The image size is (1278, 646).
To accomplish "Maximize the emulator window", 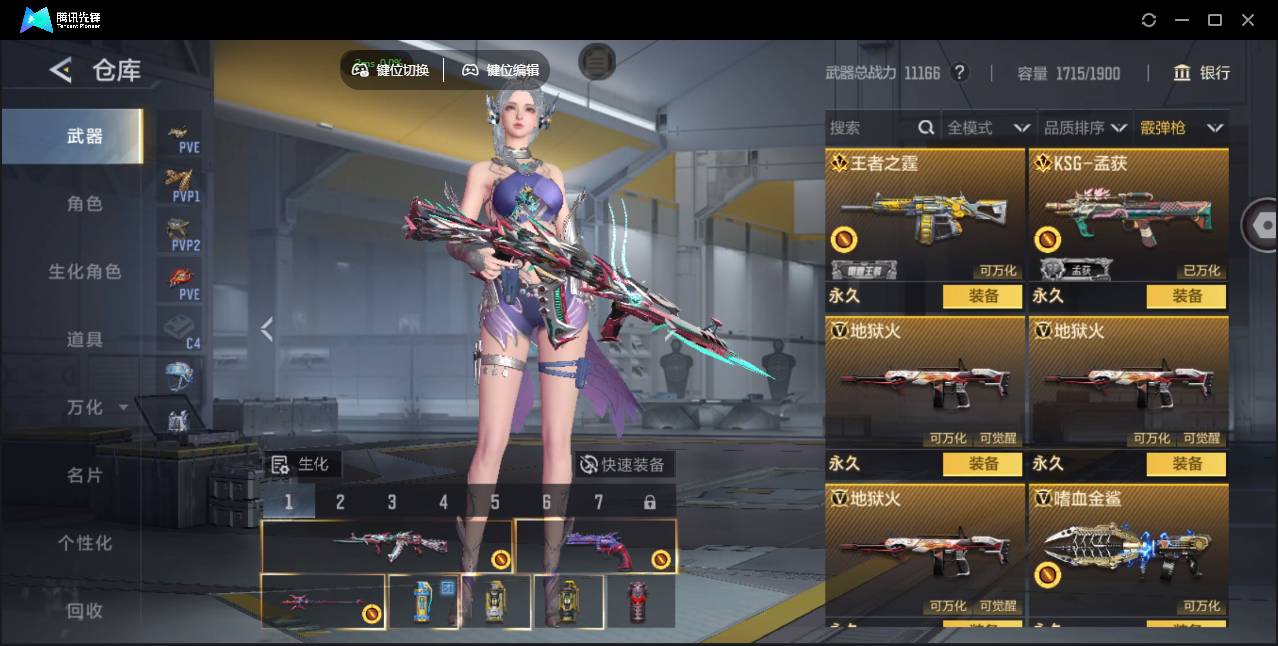I will [1215, 20].
